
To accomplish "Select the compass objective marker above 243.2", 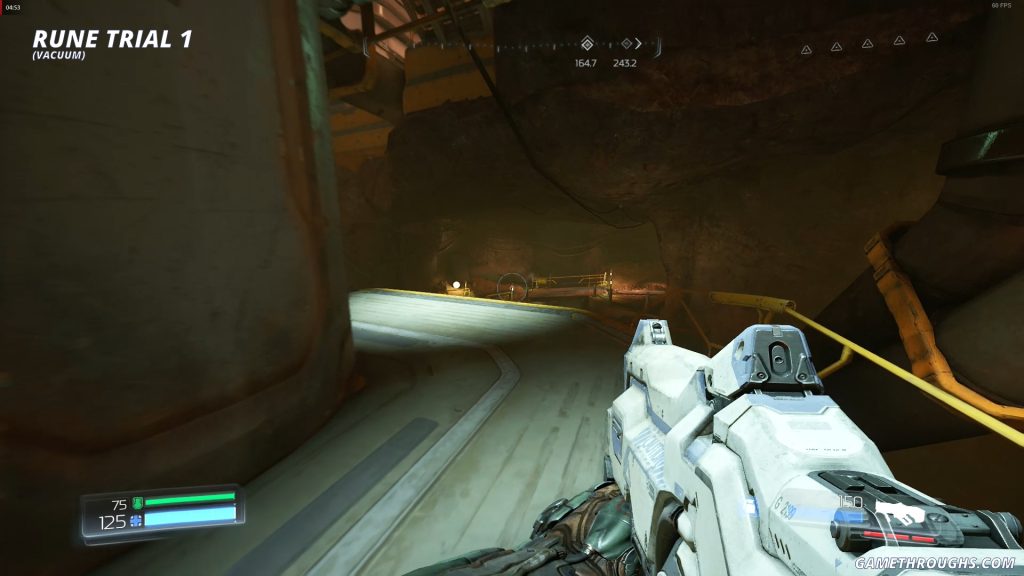I will pos(626,44).
